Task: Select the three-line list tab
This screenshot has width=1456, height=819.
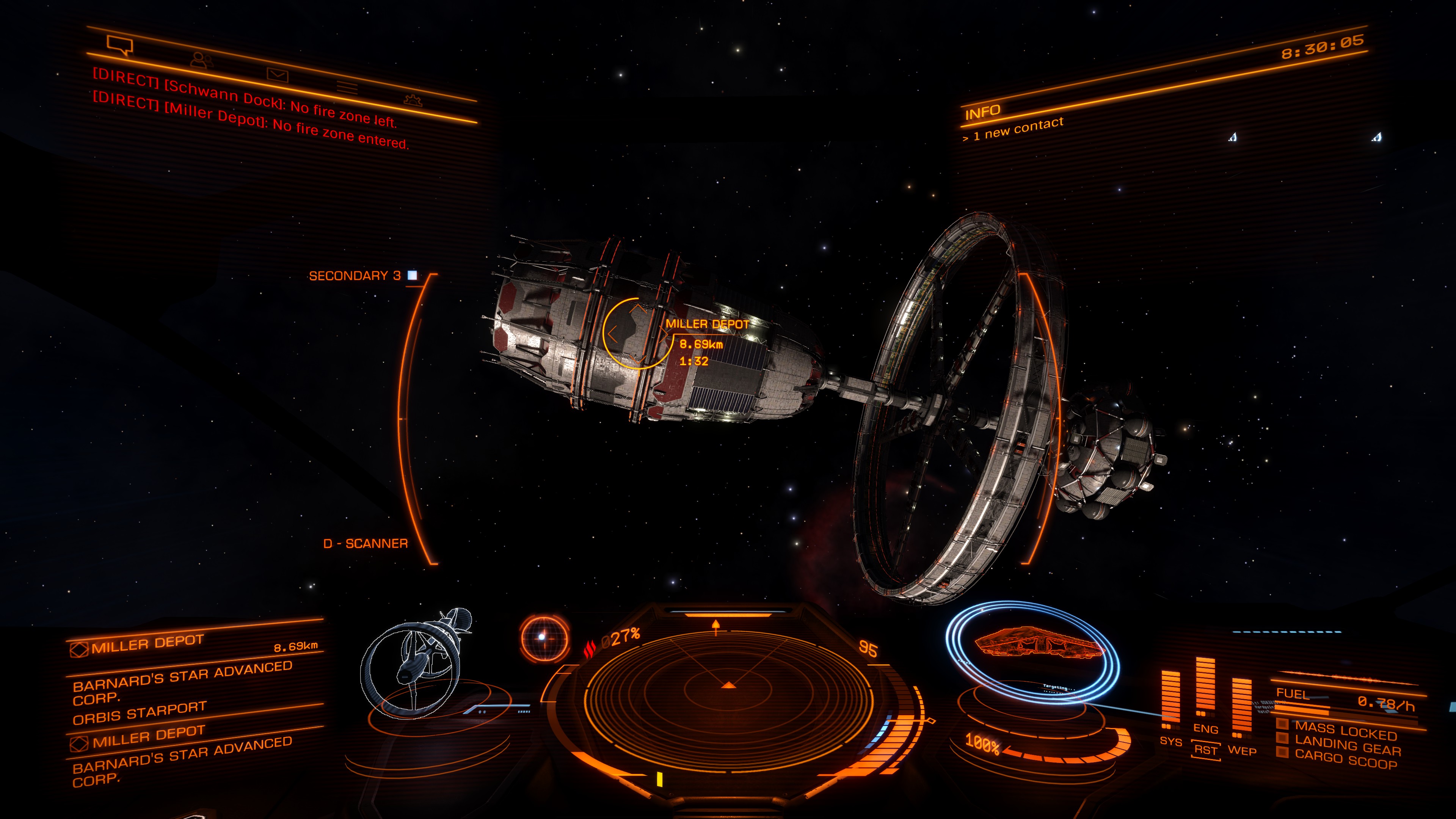Action: [x=347, y=87]
